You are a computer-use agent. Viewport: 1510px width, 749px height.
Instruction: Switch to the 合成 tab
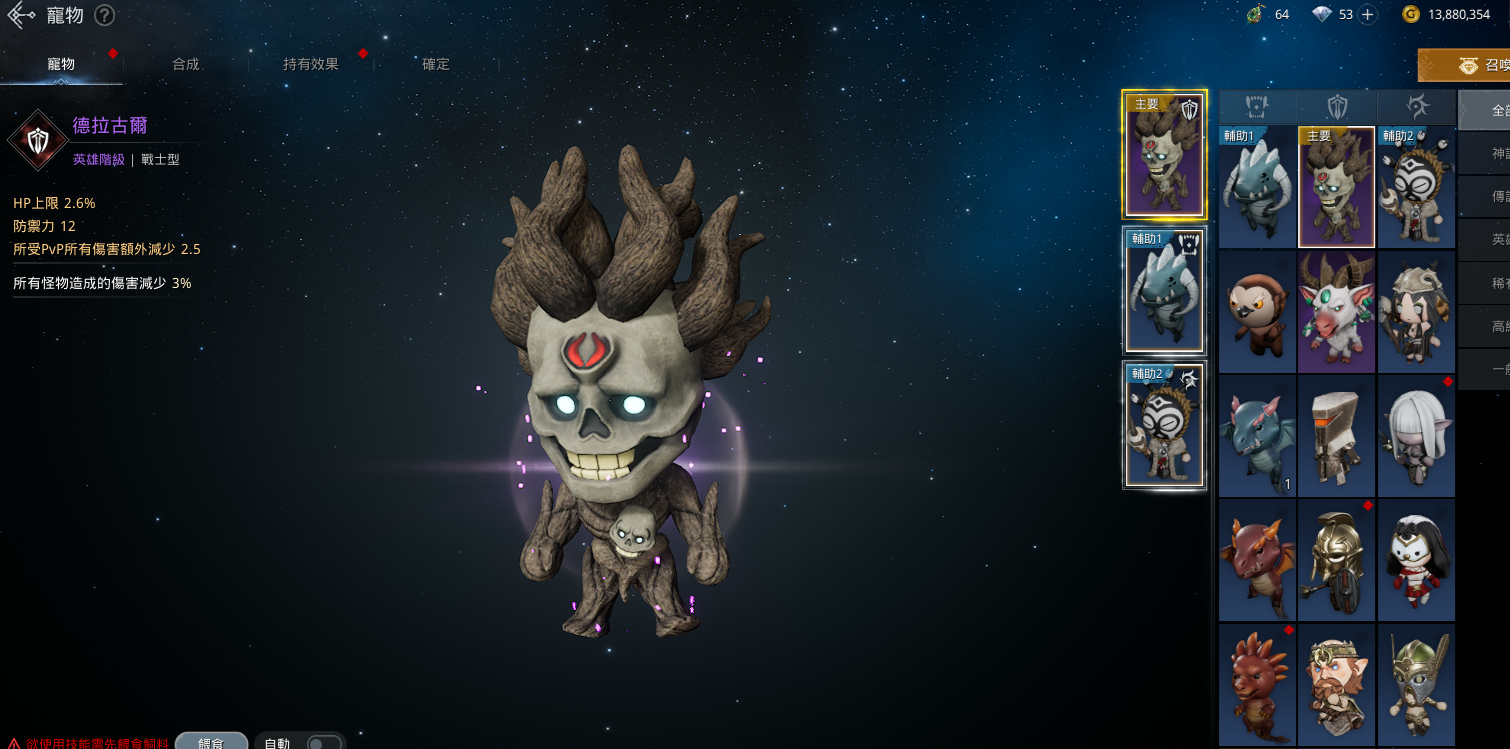tap(186, 64)
